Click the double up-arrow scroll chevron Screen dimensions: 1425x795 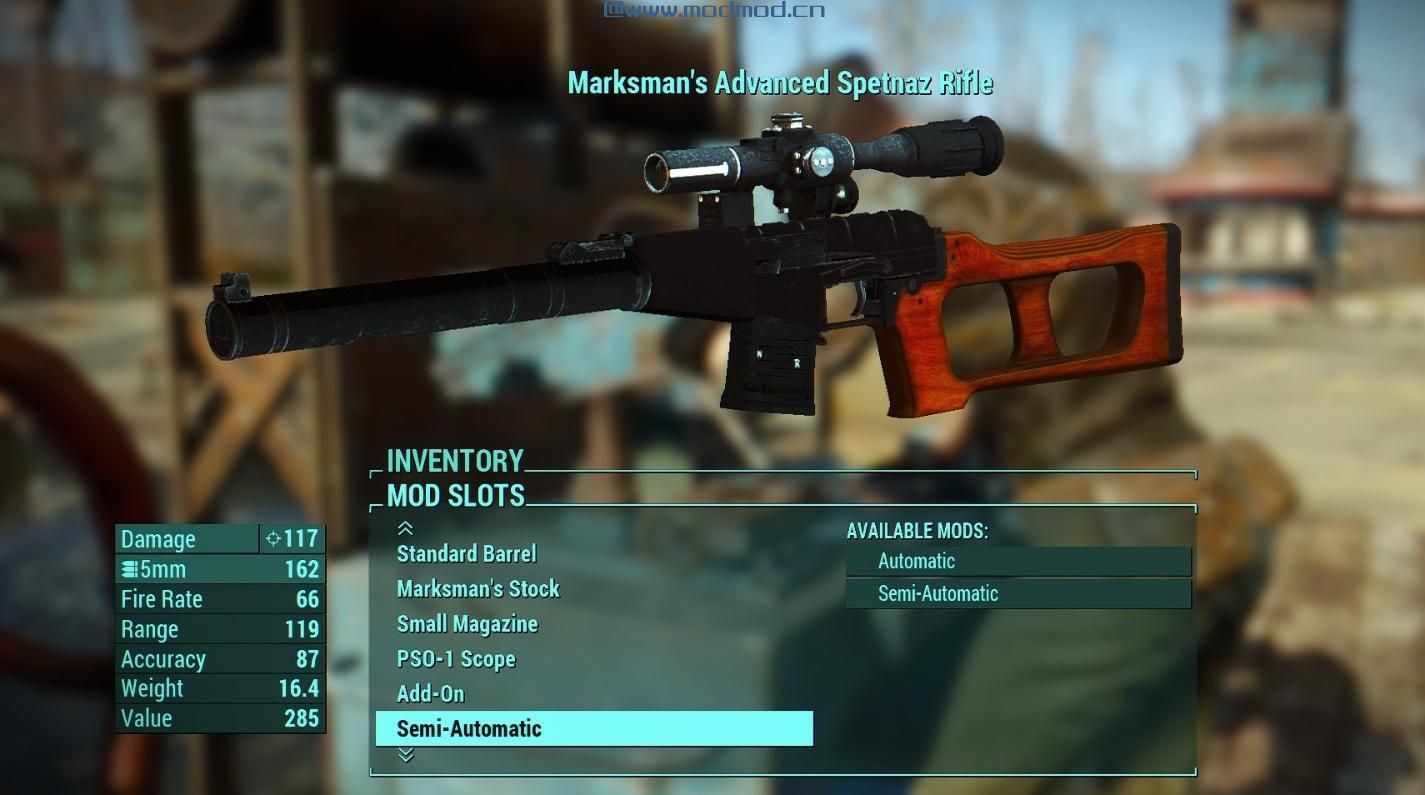[x=405, y=528]
